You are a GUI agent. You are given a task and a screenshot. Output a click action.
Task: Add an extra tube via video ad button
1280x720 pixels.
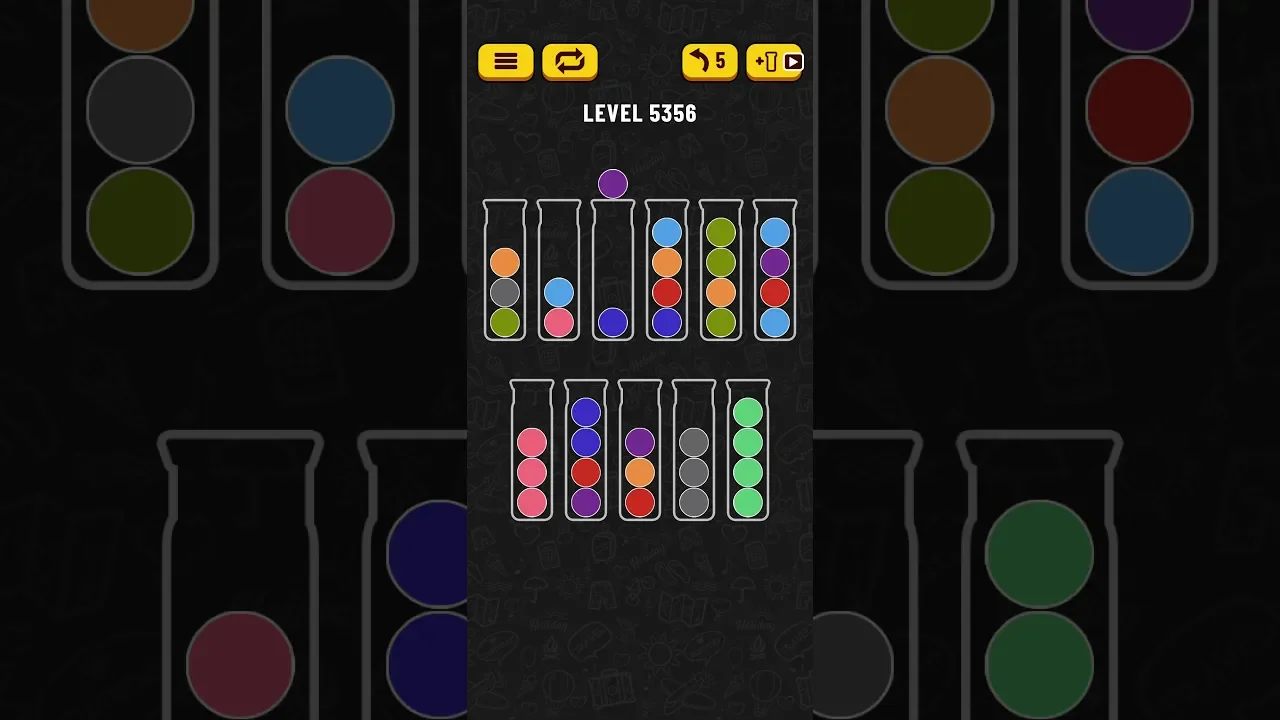point(774,62)
